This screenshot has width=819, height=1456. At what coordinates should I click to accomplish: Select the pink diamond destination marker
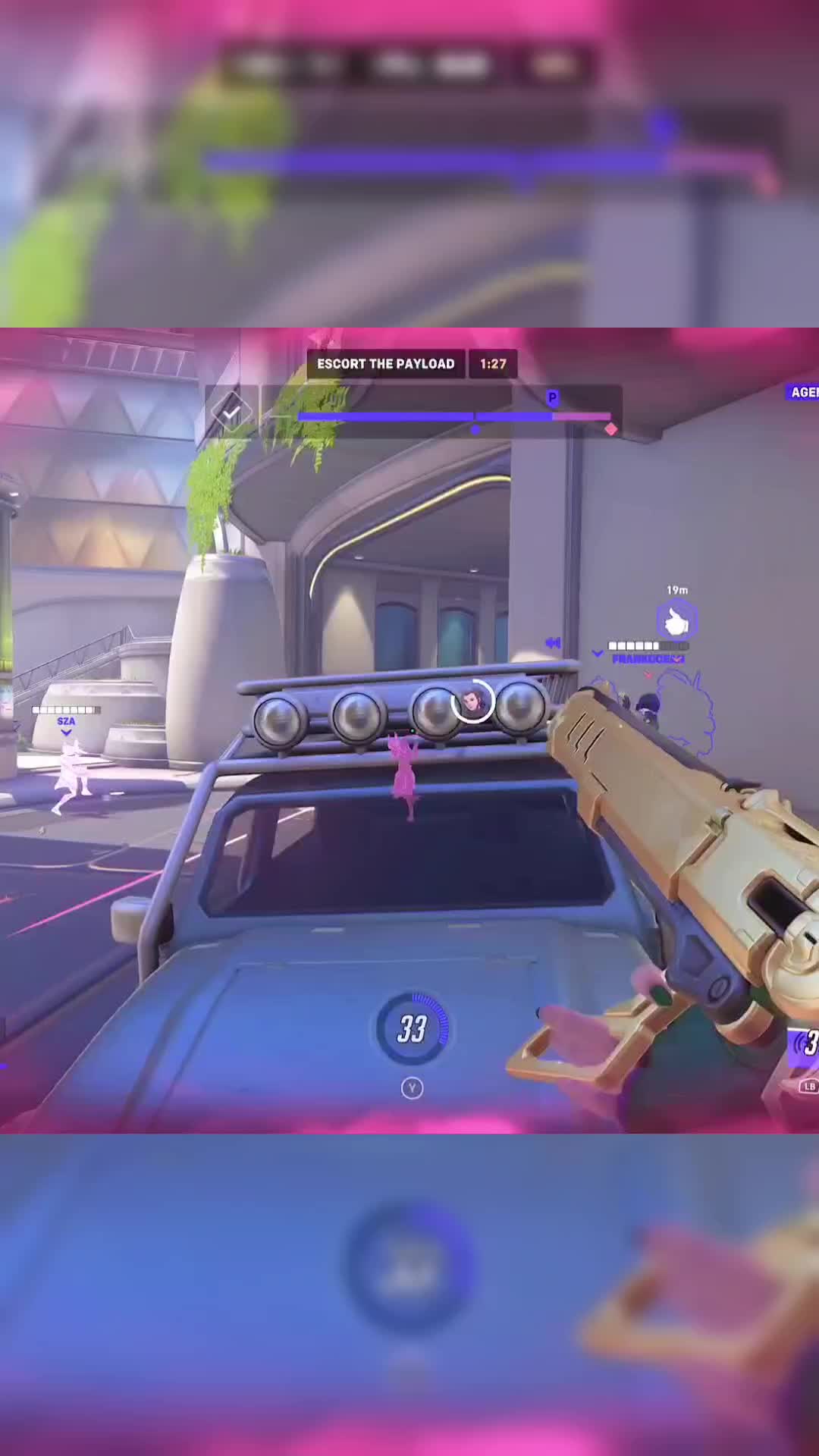[x=610, y=429]
